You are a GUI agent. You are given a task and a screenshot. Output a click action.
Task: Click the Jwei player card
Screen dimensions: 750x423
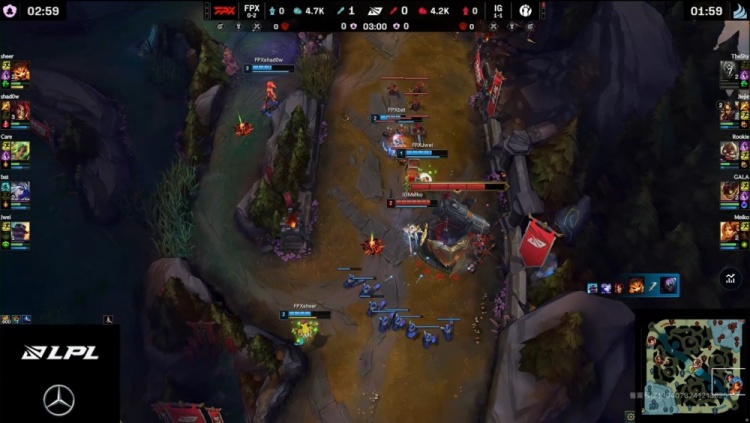(16, 230)
